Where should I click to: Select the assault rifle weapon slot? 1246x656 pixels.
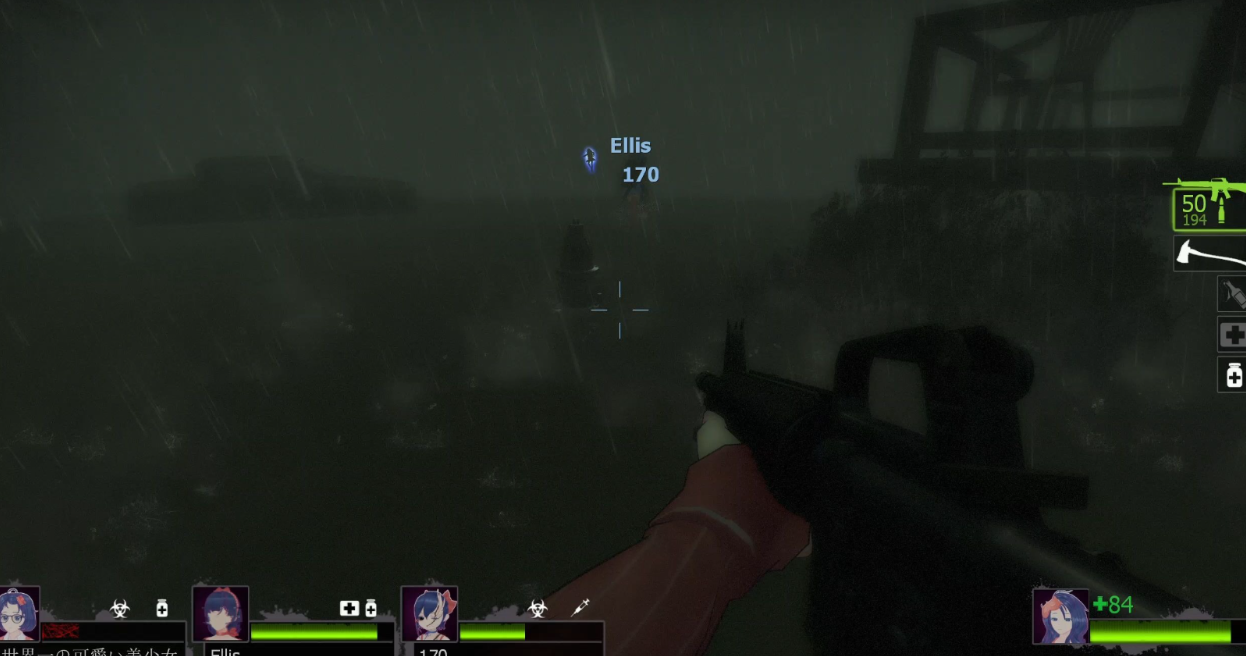click(1208, 205)
